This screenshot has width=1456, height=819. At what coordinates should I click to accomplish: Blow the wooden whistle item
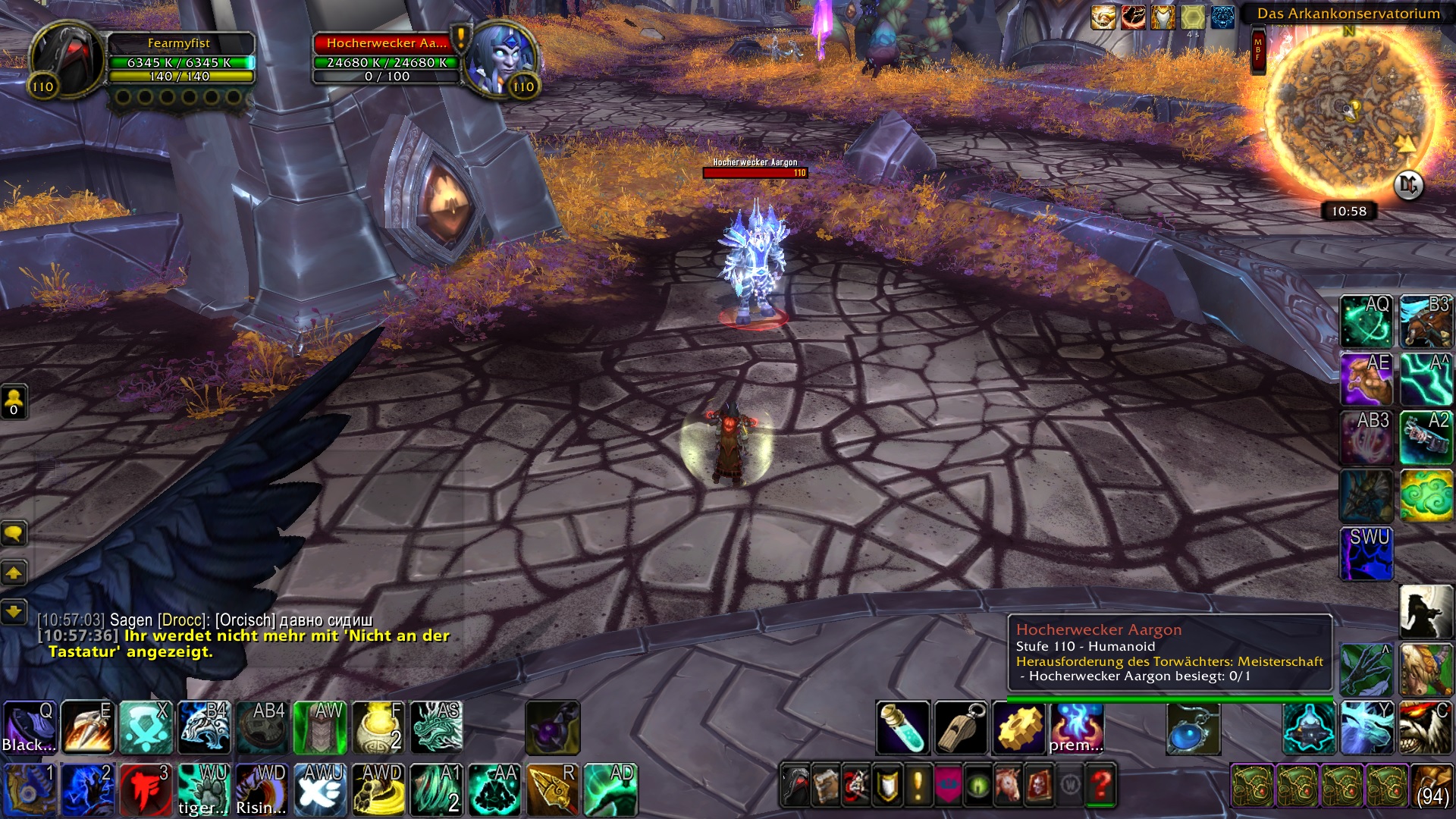pos(961,728)
